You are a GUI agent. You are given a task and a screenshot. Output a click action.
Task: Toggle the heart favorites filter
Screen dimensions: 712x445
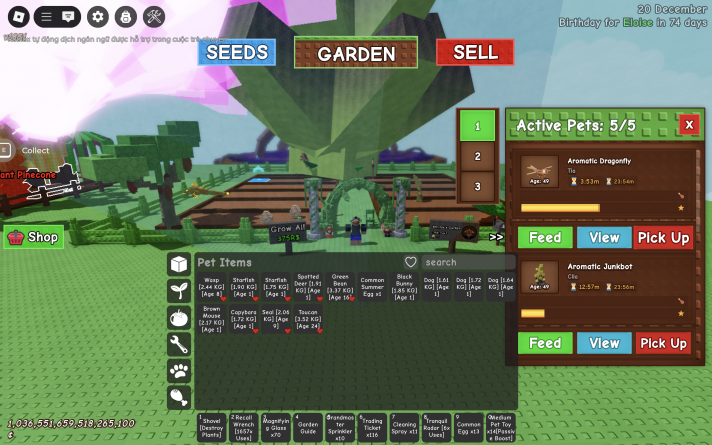(410, 262)
